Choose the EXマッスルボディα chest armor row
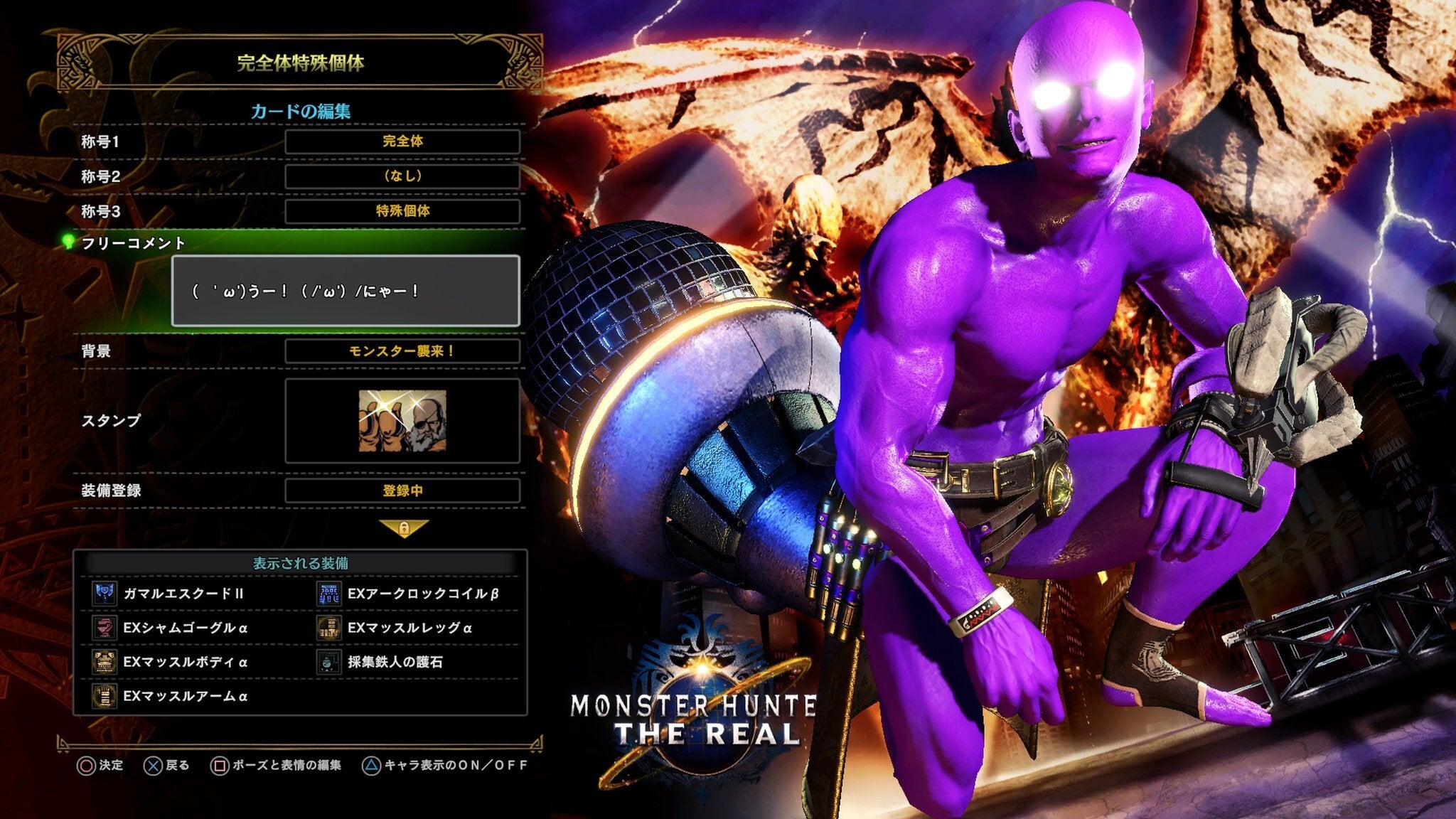1456x819 pixels. [x=185, y=662]
